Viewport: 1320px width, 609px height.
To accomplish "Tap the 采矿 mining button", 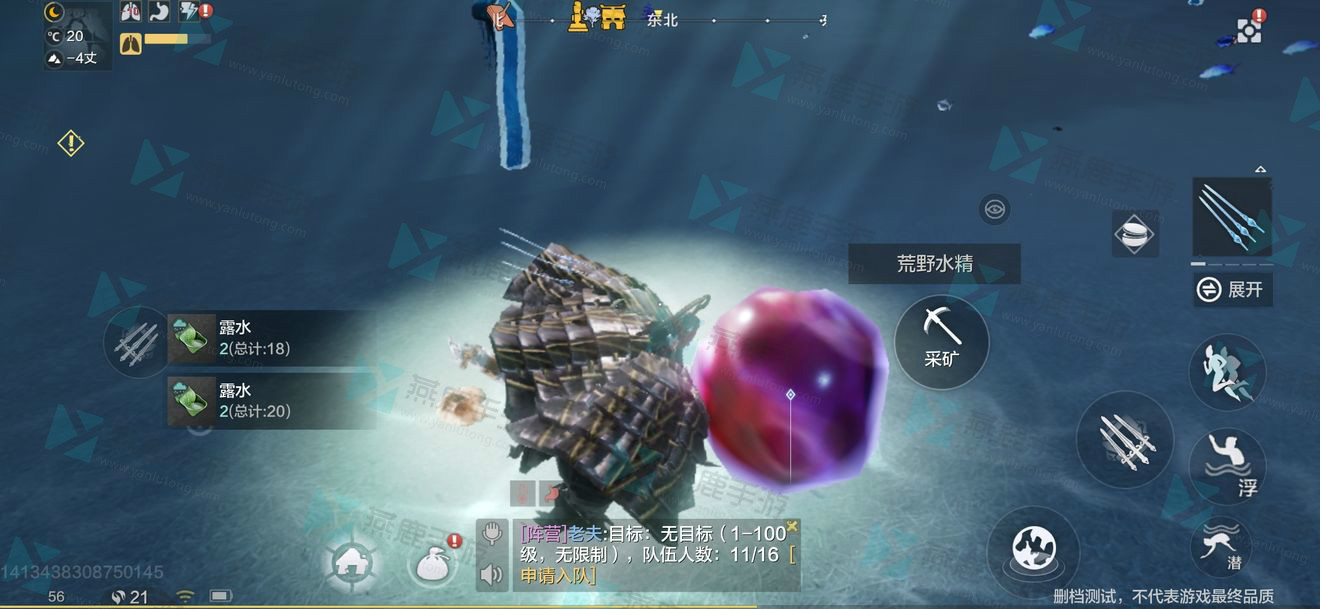I will tap(941, 342).
